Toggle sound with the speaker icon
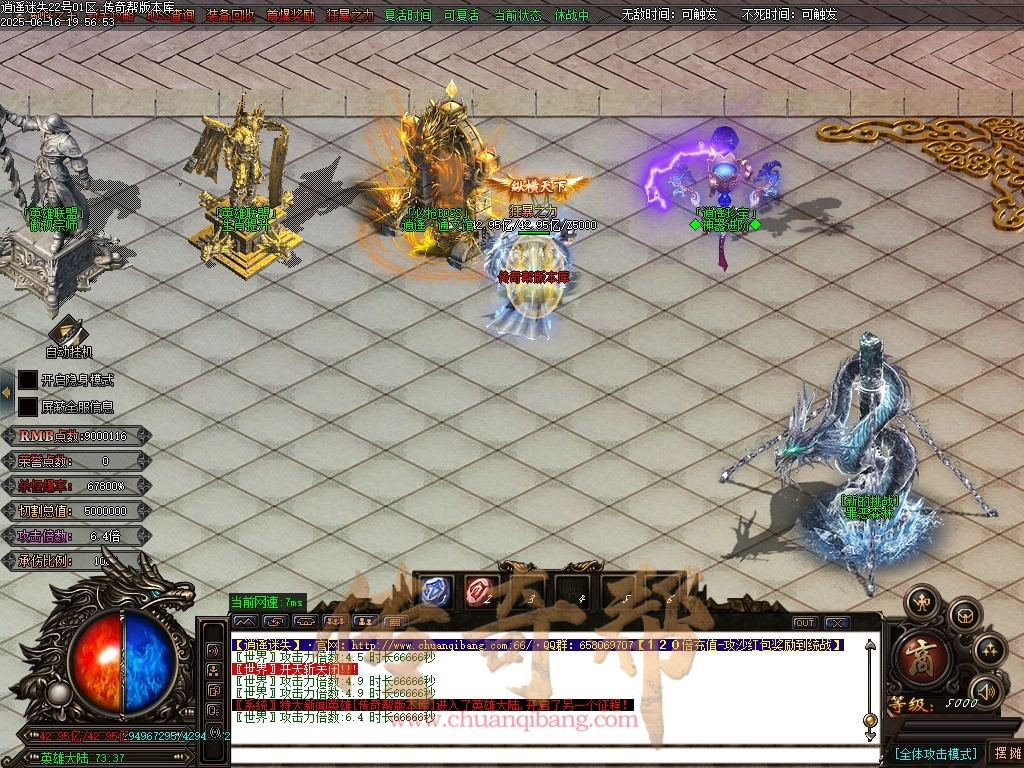 (986, 690)
